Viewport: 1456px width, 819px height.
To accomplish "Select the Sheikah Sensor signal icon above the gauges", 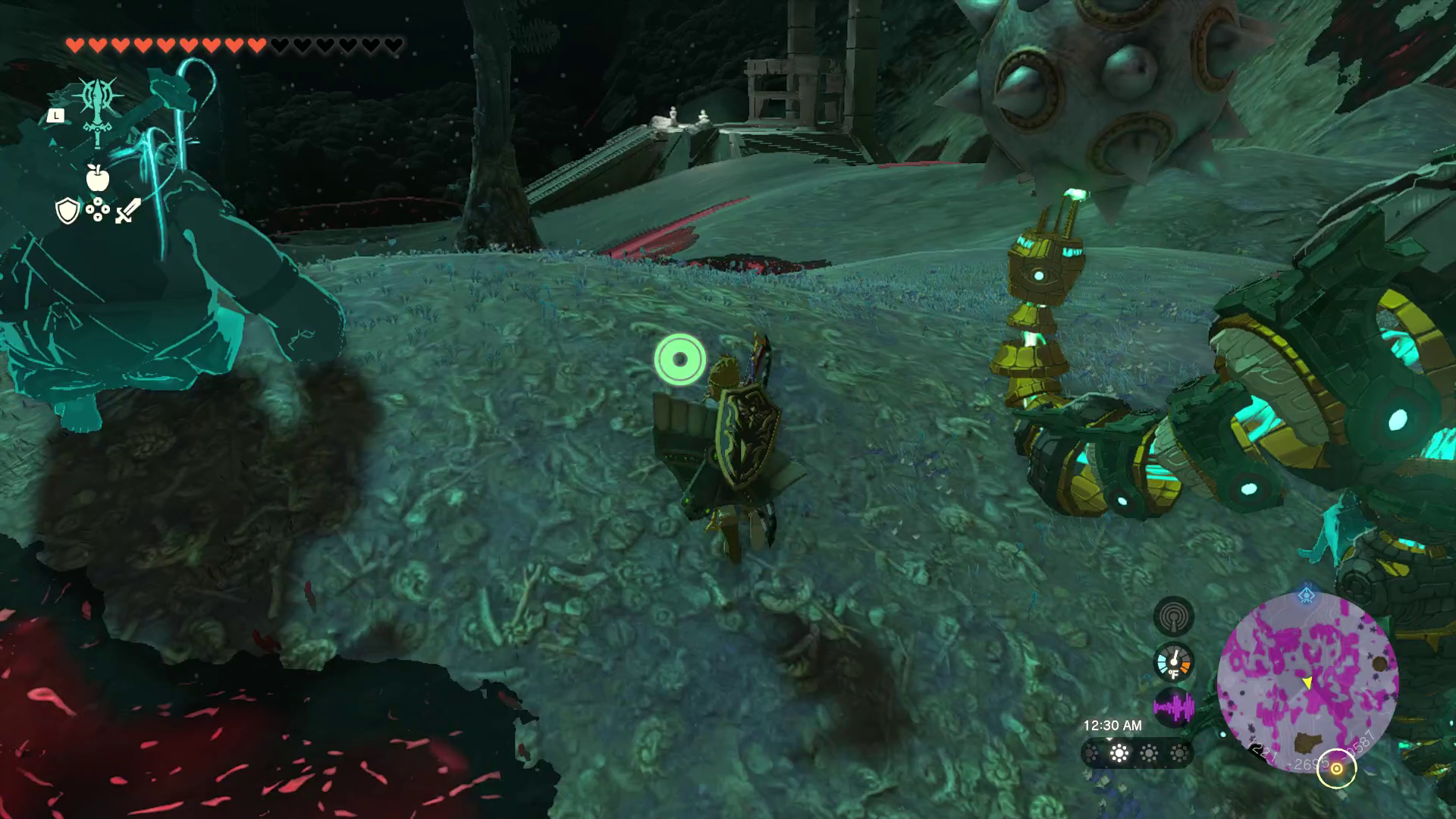I will point(1174,616).
